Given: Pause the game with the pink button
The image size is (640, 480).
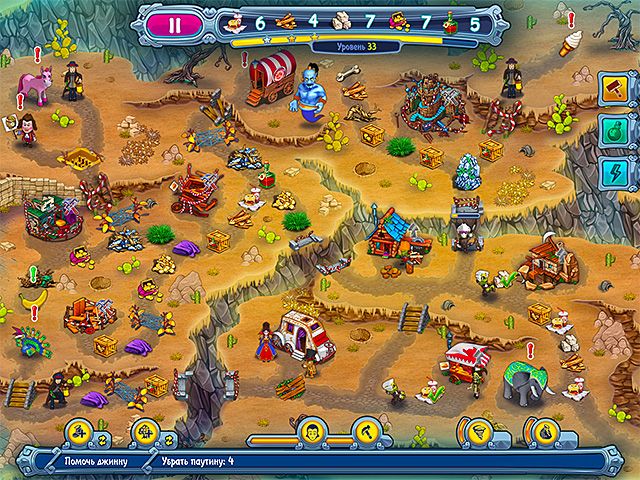Looking at the screenshot, I should (177, 19).
